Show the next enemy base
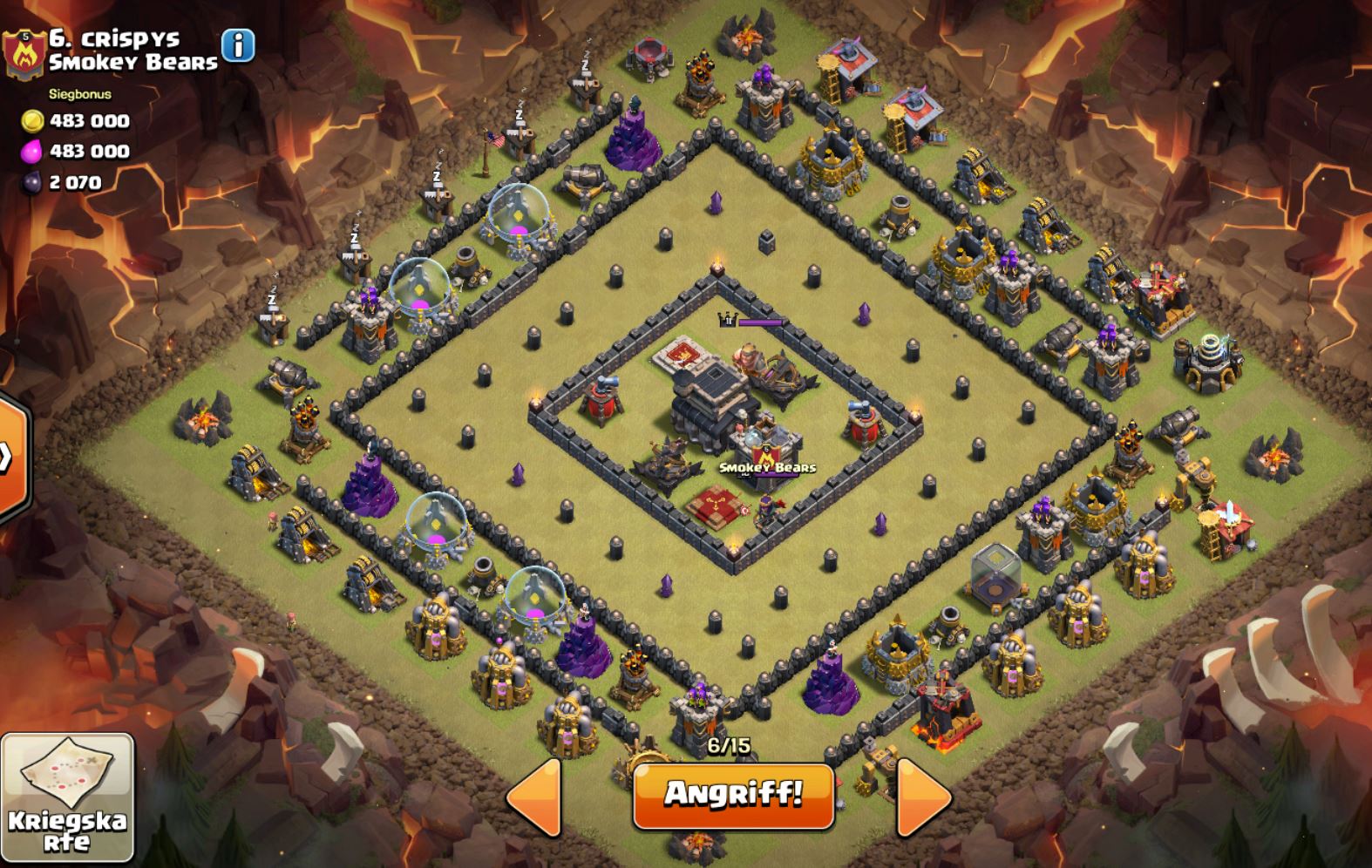1372x868 pixels. click(x=923, y=795)
